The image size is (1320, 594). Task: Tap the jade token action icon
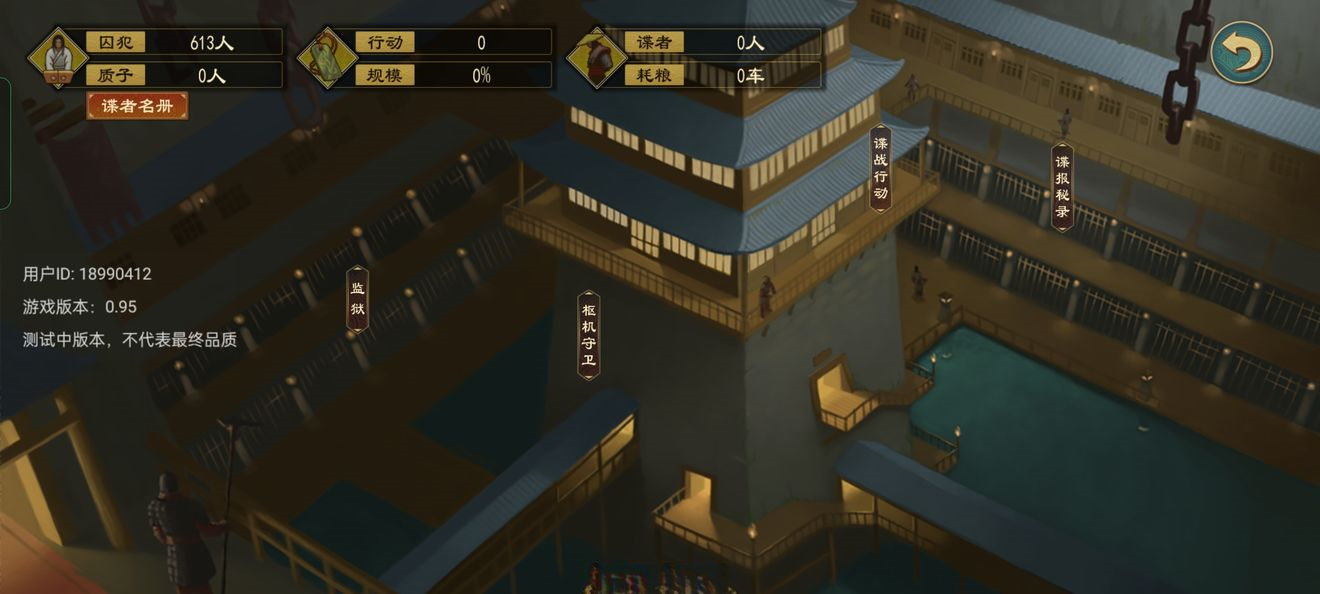pos(326,57)
